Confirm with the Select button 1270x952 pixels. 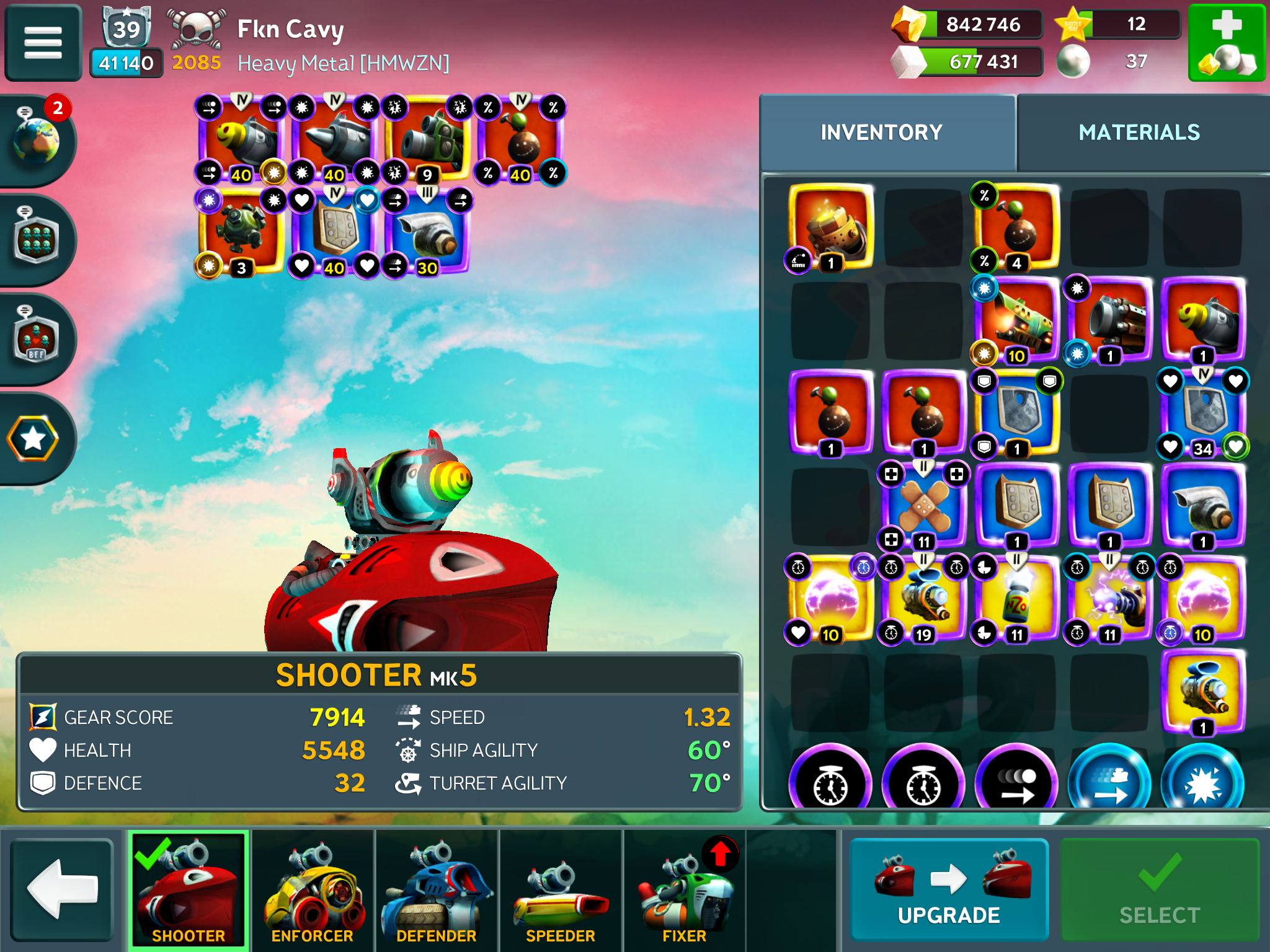1160,889
